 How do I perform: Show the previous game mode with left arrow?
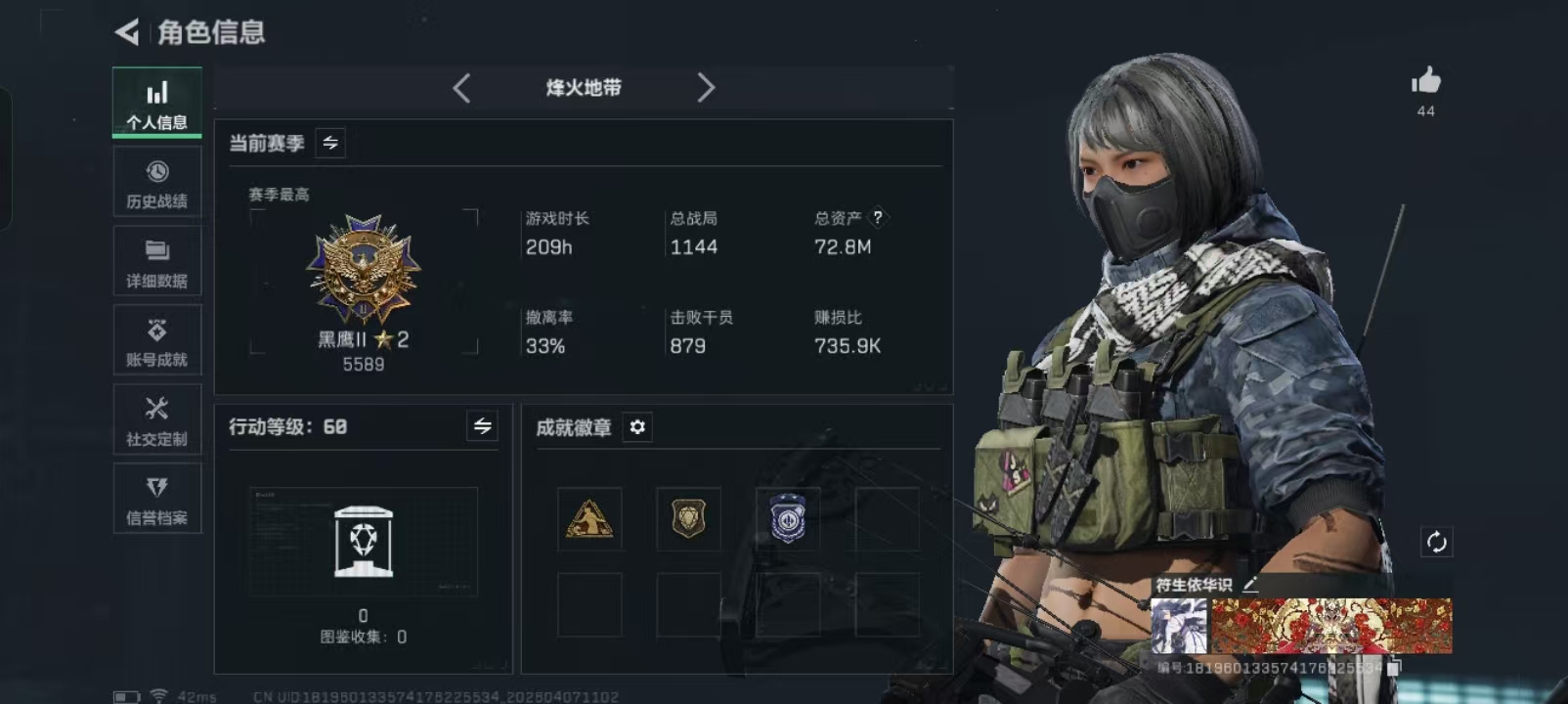click(x=462, y=88)
